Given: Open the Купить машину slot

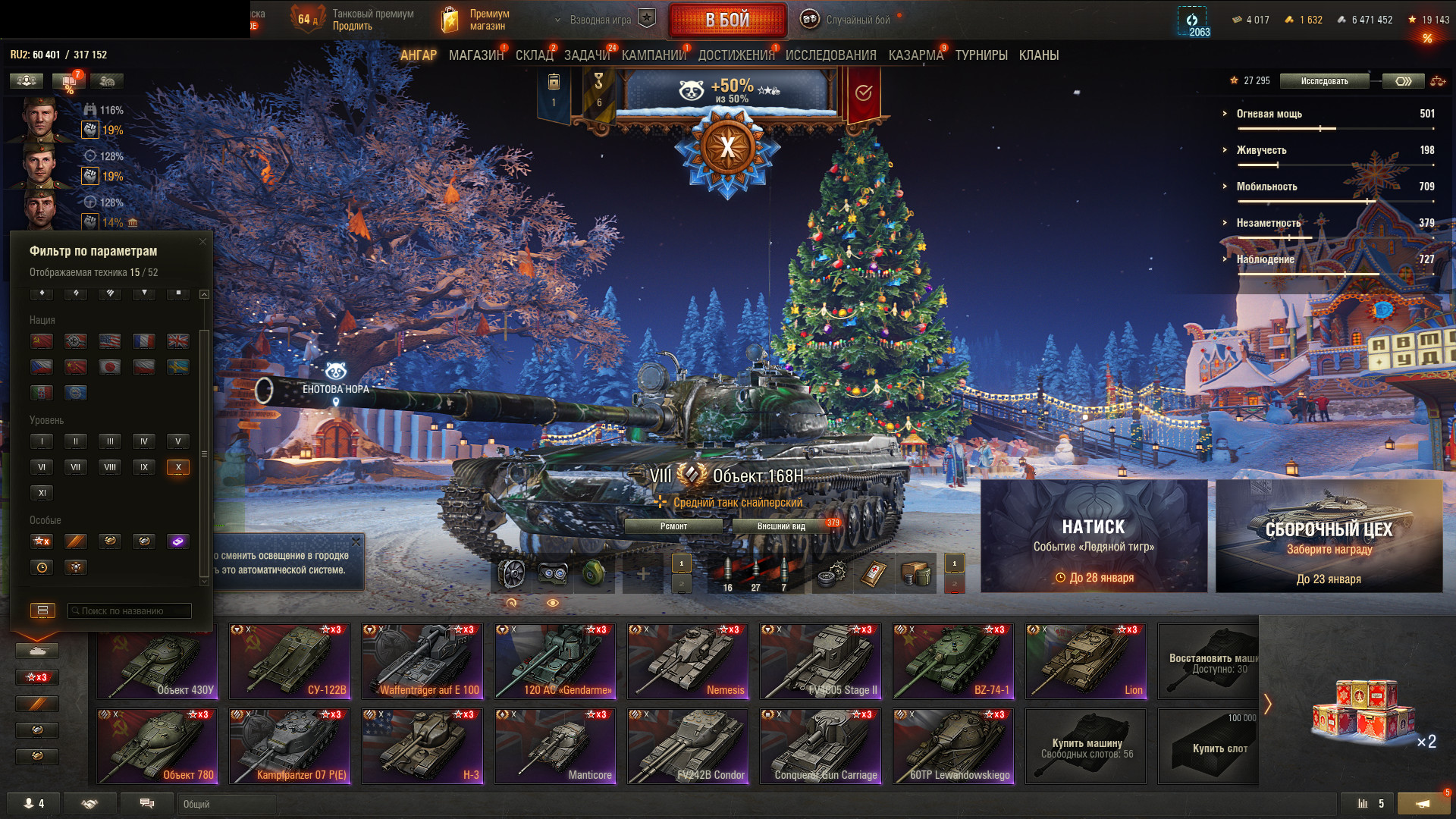Looking at the screenshot, I should coord(1086,745).
